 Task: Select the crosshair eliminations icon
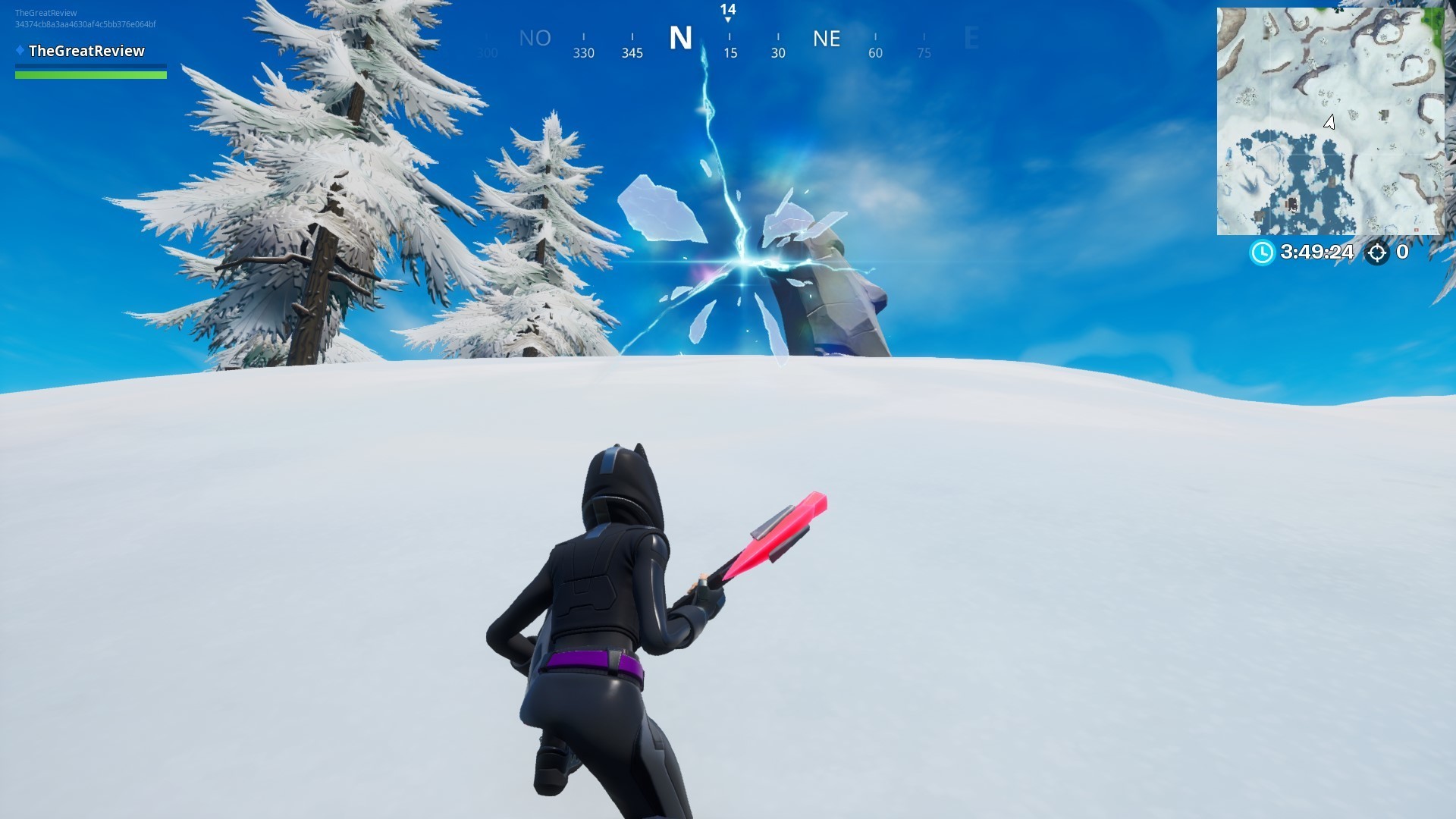click(1378, 254)
